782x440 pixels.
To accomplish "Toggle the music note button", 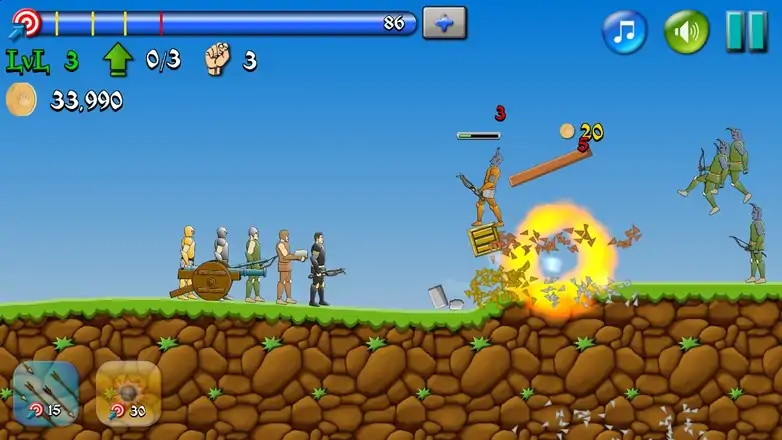I will click(x=625, y=31).
